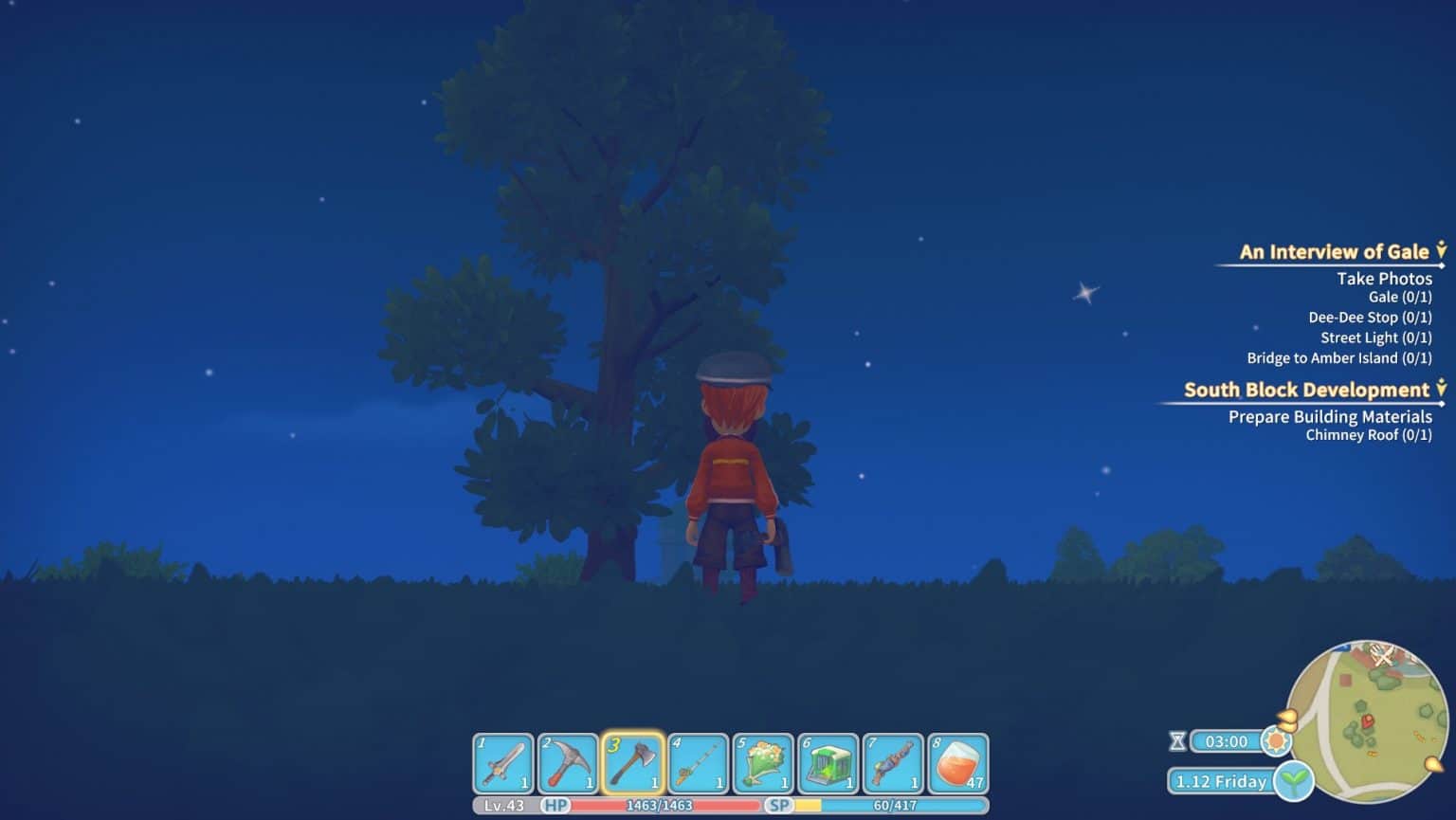
Task: Click the Chimney Roof (0/1) objective
Action: point(1370,435)
